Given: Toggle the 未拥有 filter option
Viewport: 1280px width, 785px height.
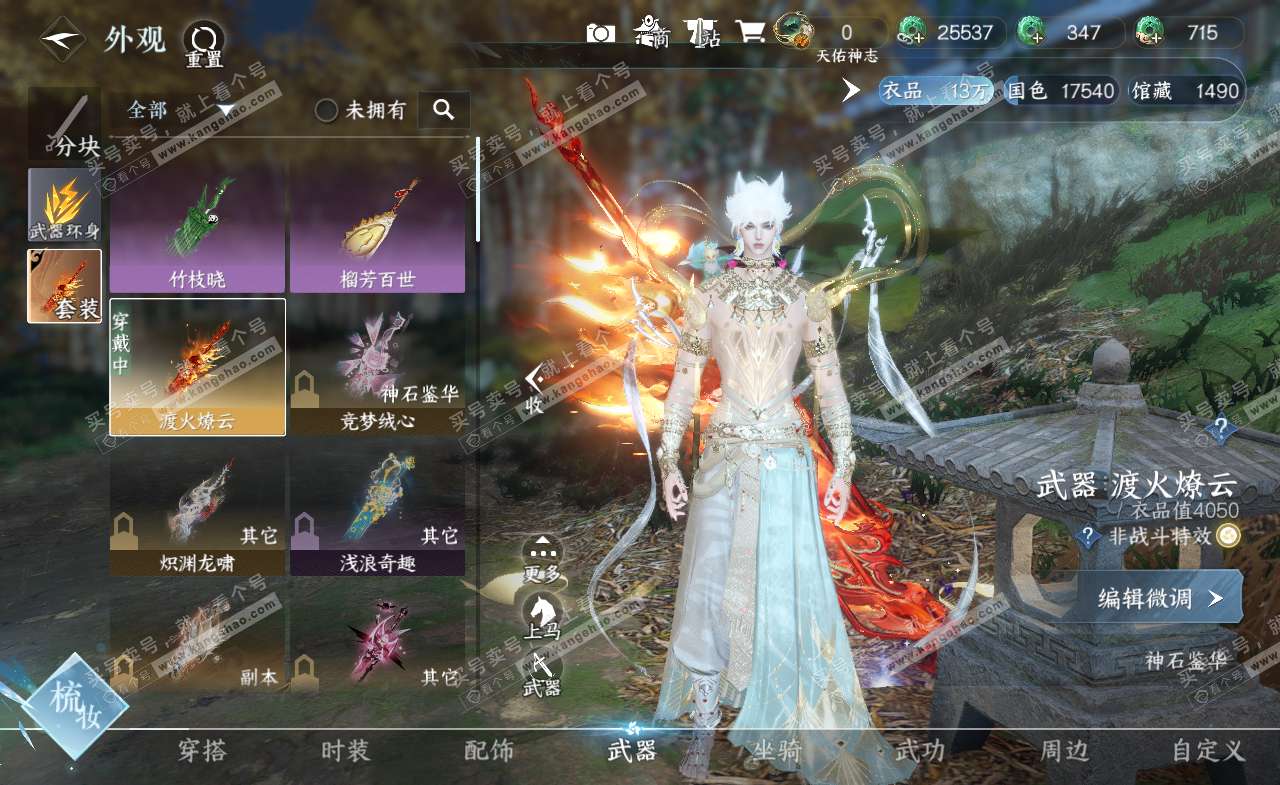Looking at the screenshot, I should (327, 111).
